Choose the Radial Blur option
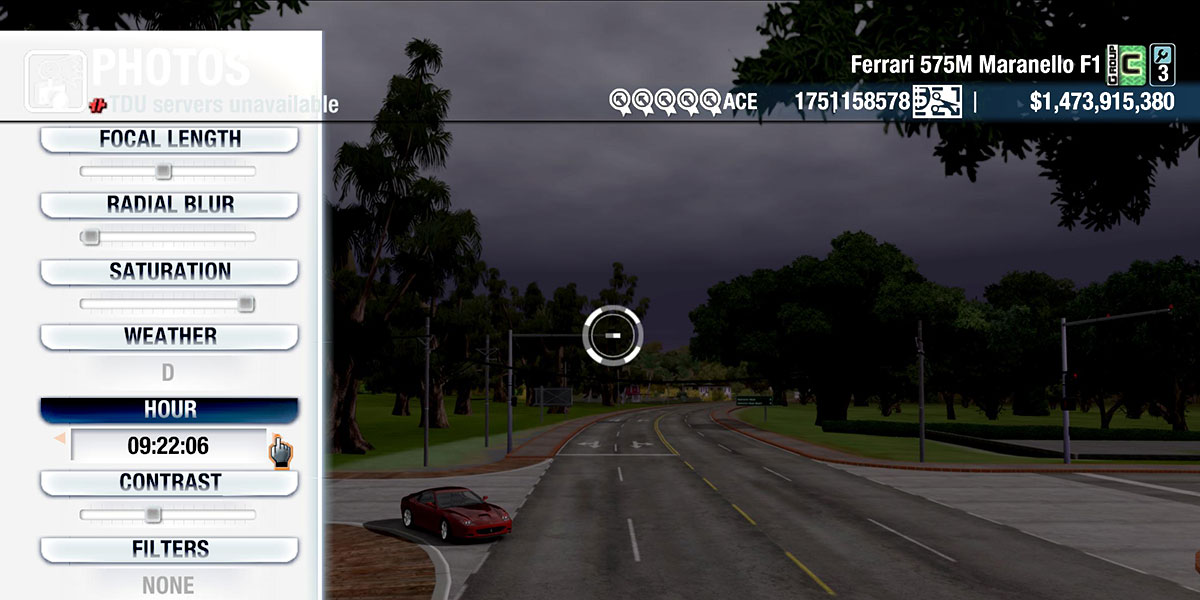 pyautogui.click(x=169, y=205)
